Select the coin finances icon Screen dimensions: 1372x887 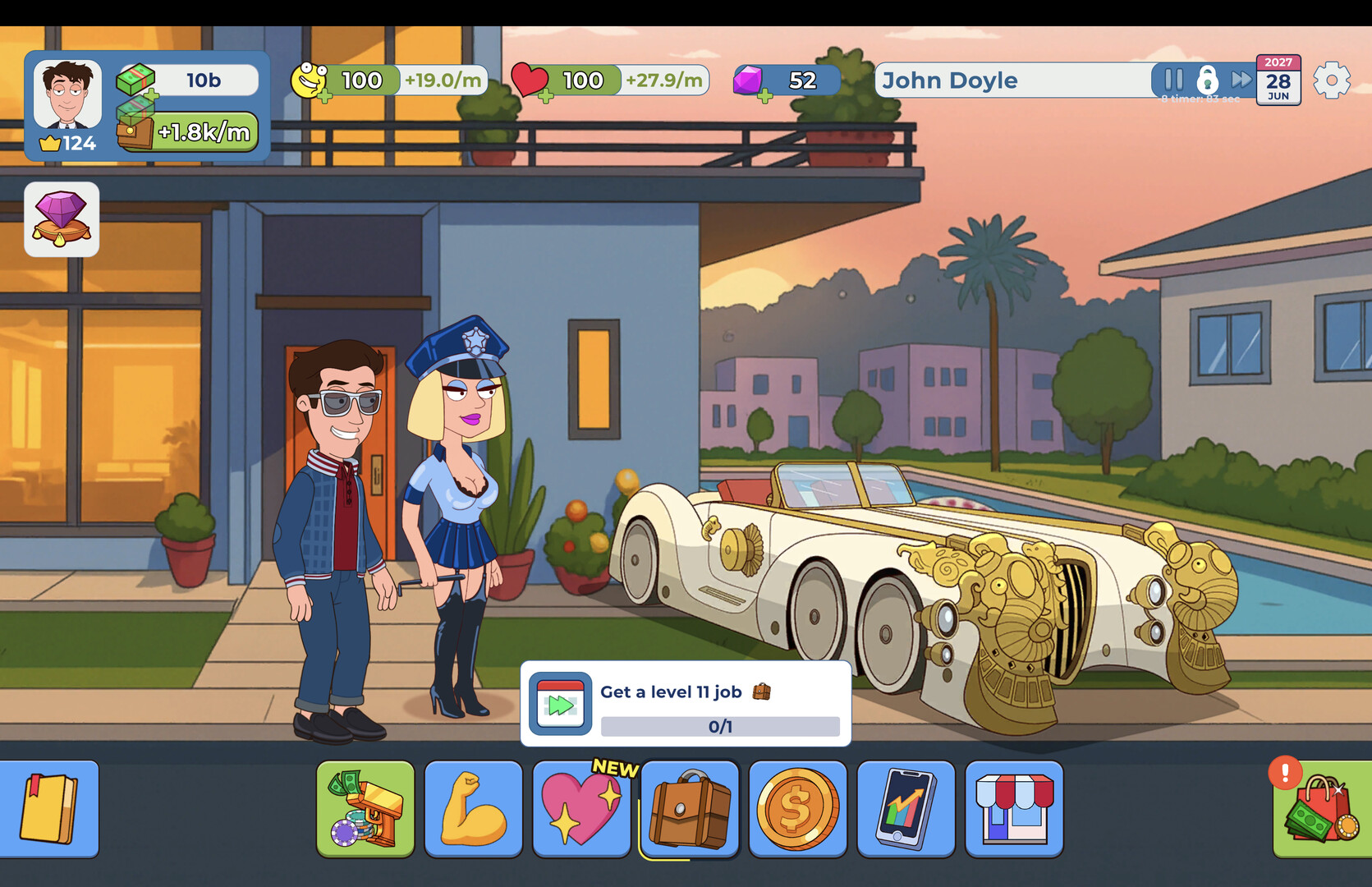tap(797, 808)
